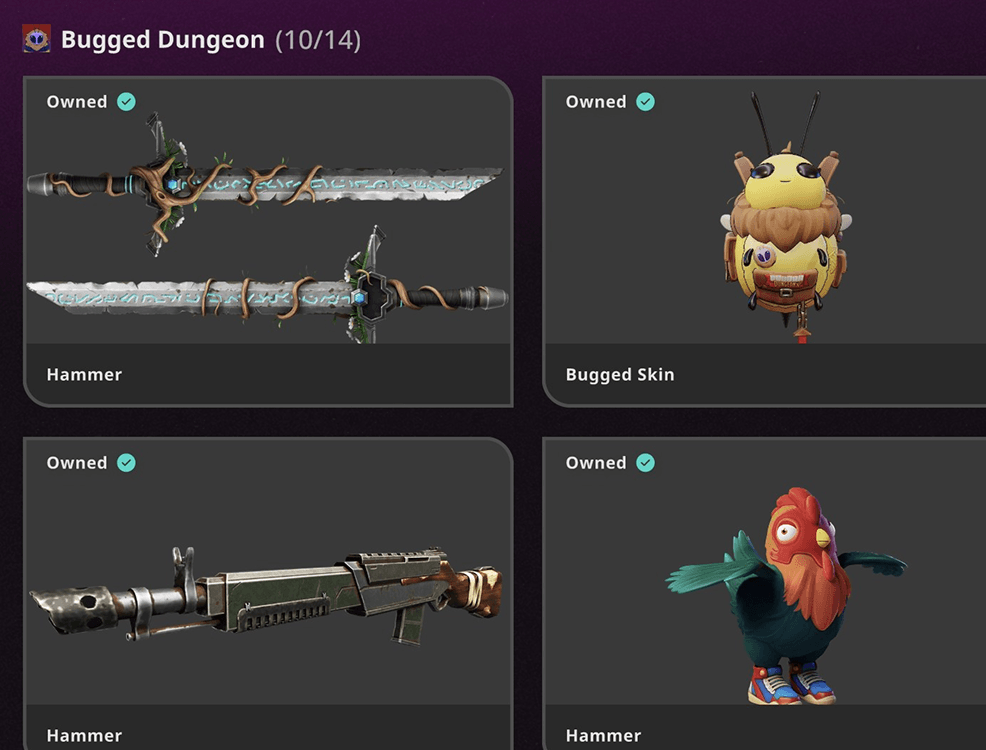Click the Bugged Dungeon collection icon
The height and width of the screenshot is (750, 986).
[36, 40]
